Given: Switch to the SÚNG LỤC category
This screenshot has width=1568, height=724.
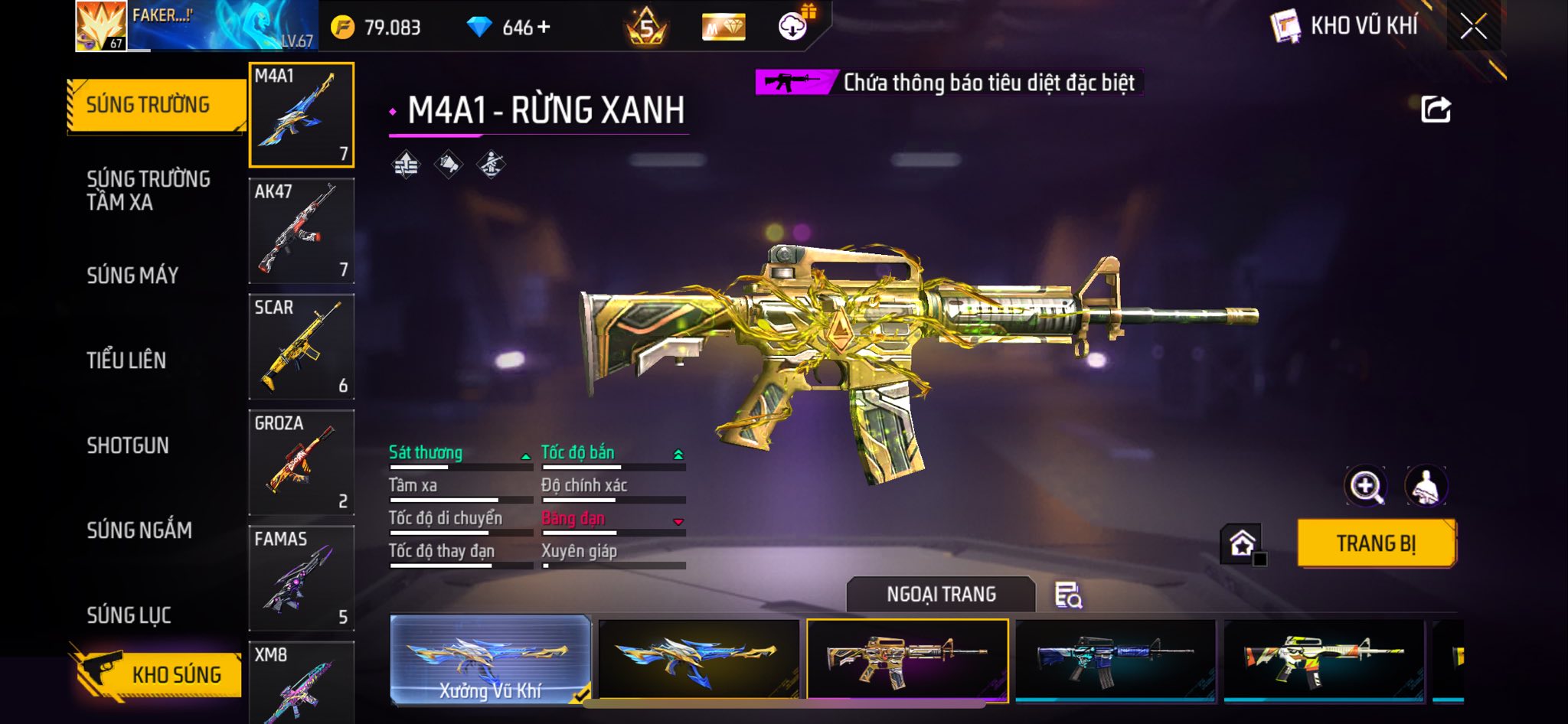Looking at the screenshot, I should coord(129,615).
